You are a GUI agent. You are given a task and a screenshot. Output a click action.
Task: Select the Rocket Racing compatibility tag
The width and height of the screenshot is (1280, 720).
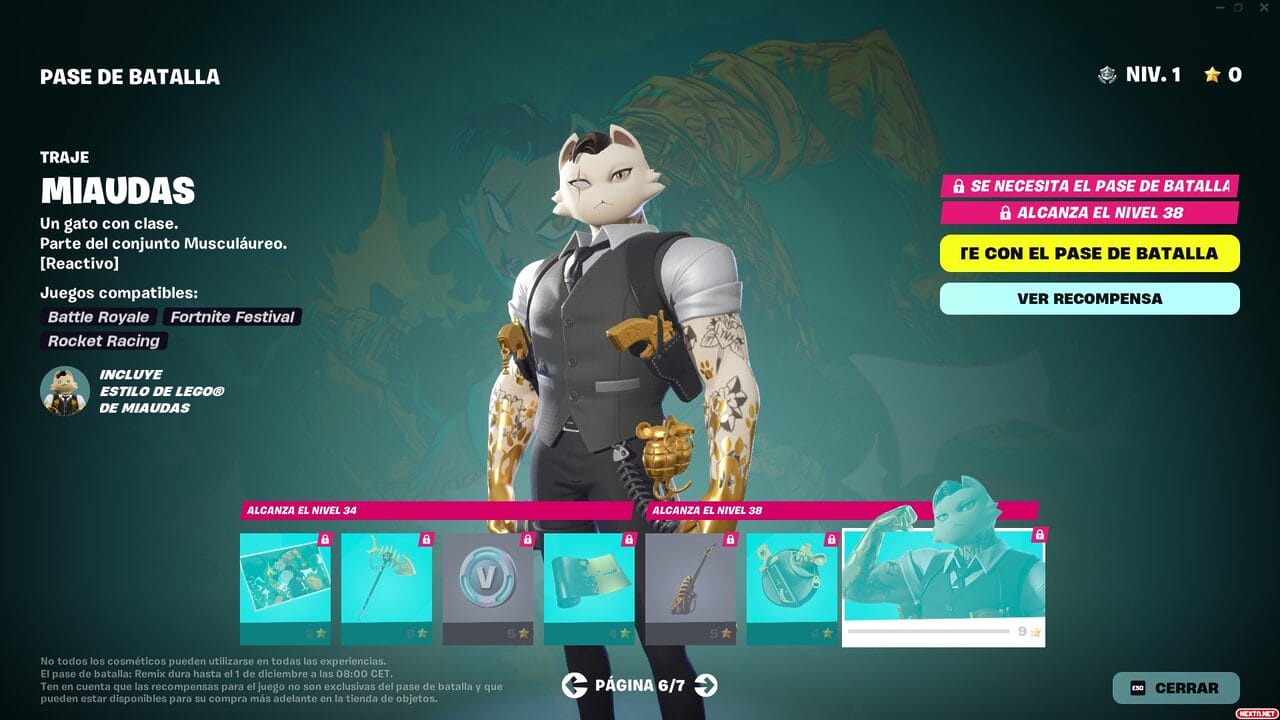click(103, 341)
